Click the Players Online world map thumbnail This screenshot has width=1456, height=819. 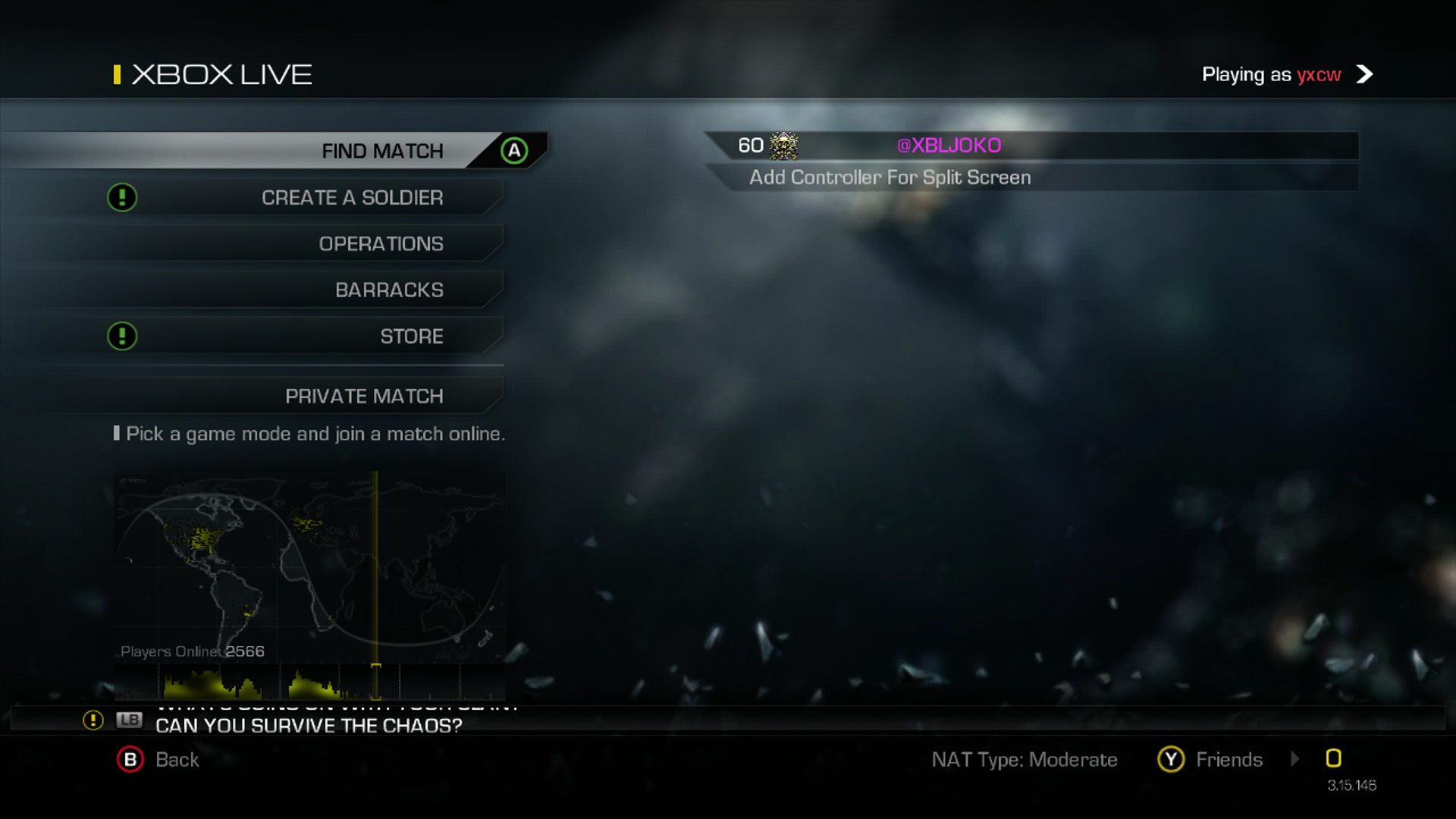click(x=309, y=565)
